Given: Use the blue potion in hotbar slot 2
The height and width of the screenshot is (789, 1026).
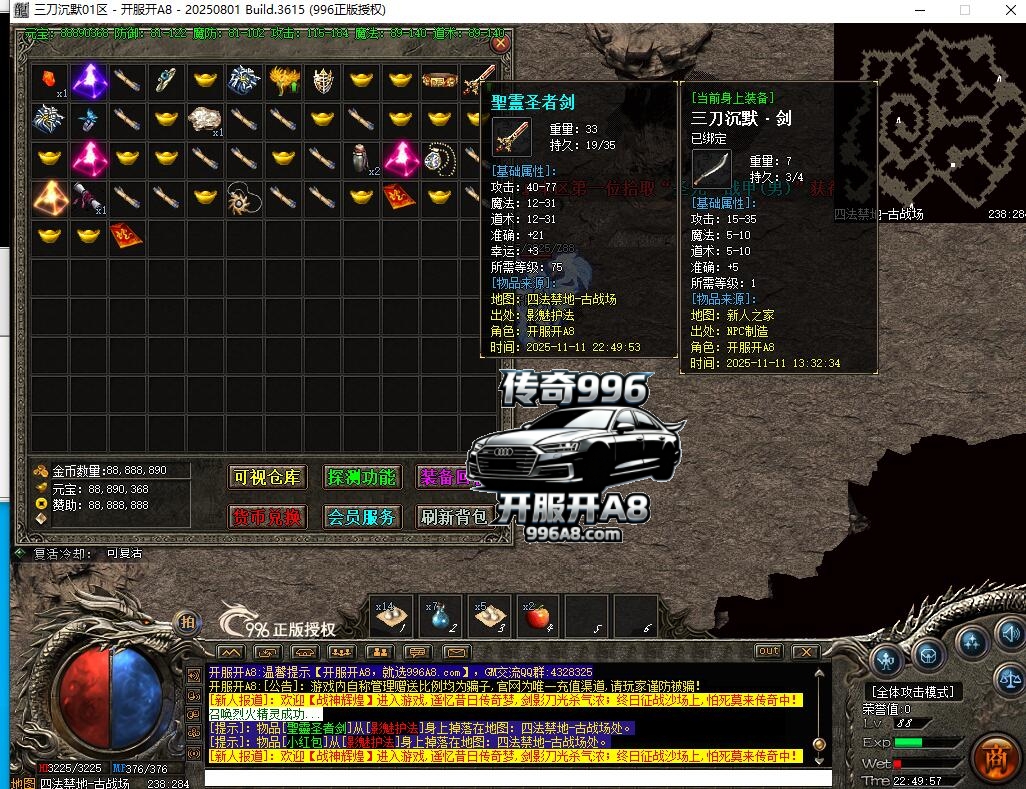Looking at the screenshot, I should pos(441,617).
